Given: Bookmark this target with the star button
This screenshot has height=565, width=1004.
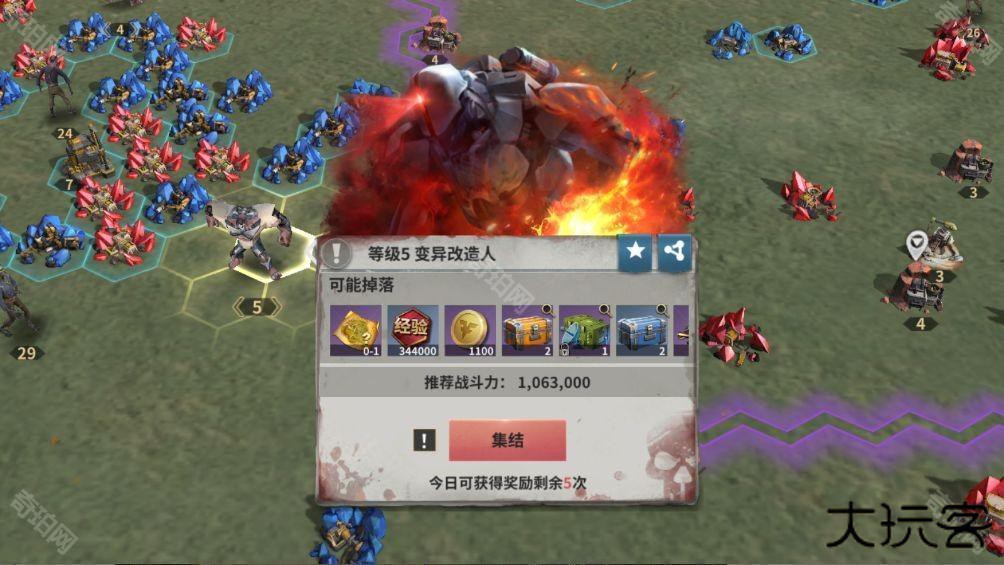Looking at the screenshot, I should (635, 253).
